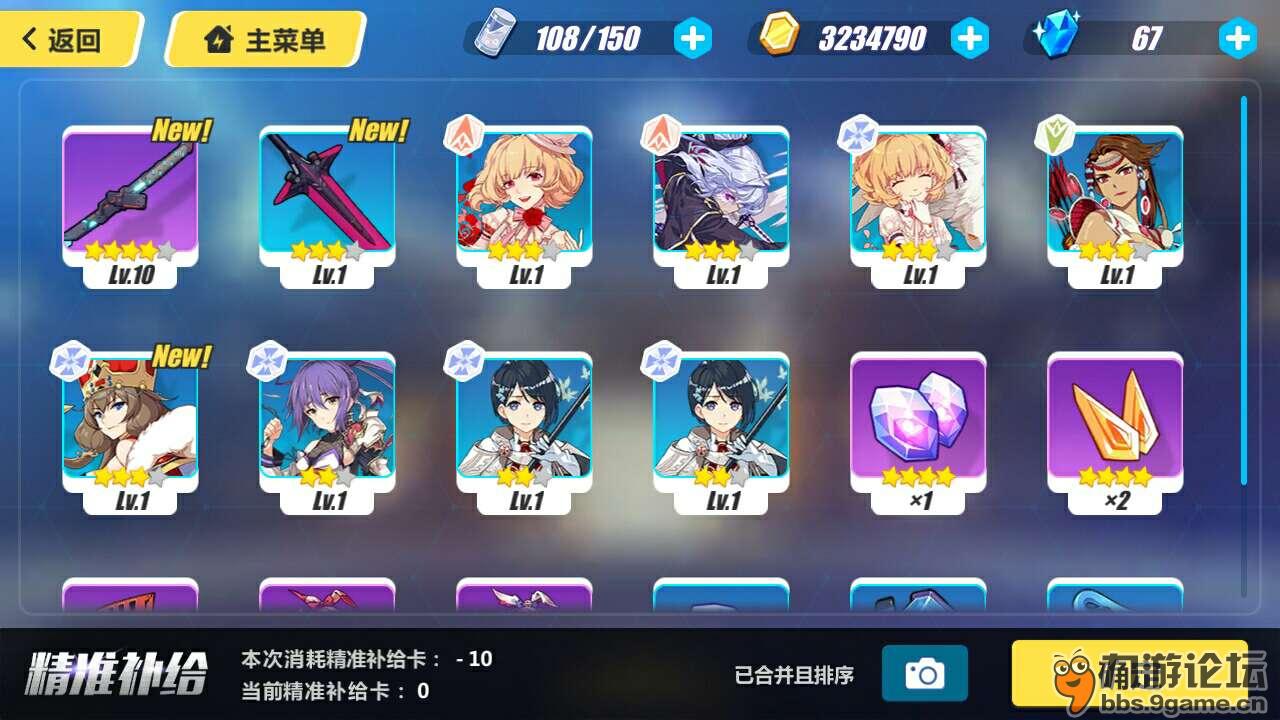Tap the plus icon next to the coin count
The height and width of the screenshot is (720, 1280).
(x=967, y=37)
